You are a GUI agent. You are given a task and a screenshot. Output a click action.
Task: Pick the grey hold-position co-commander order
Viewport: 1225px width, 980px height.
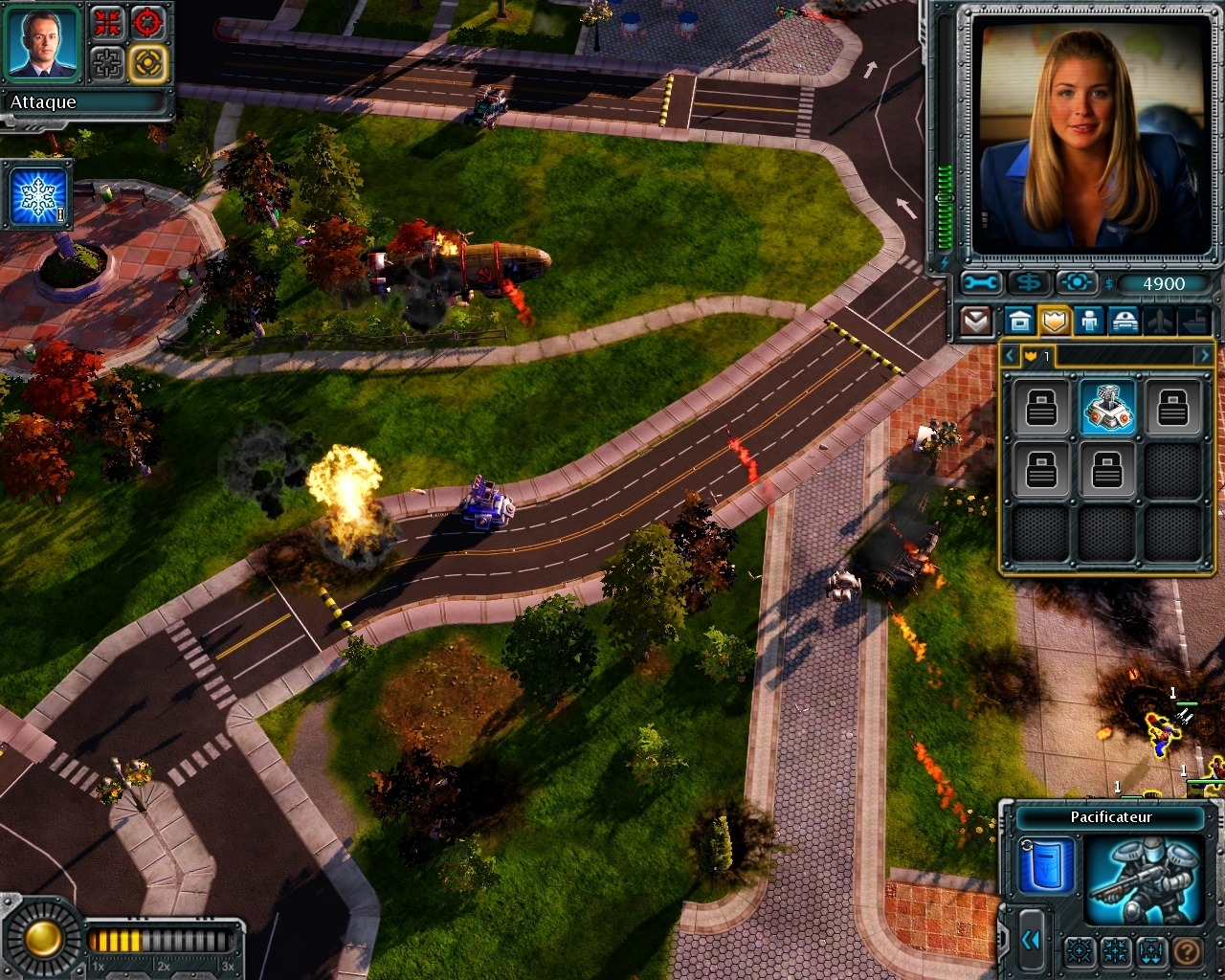[108, 63]
